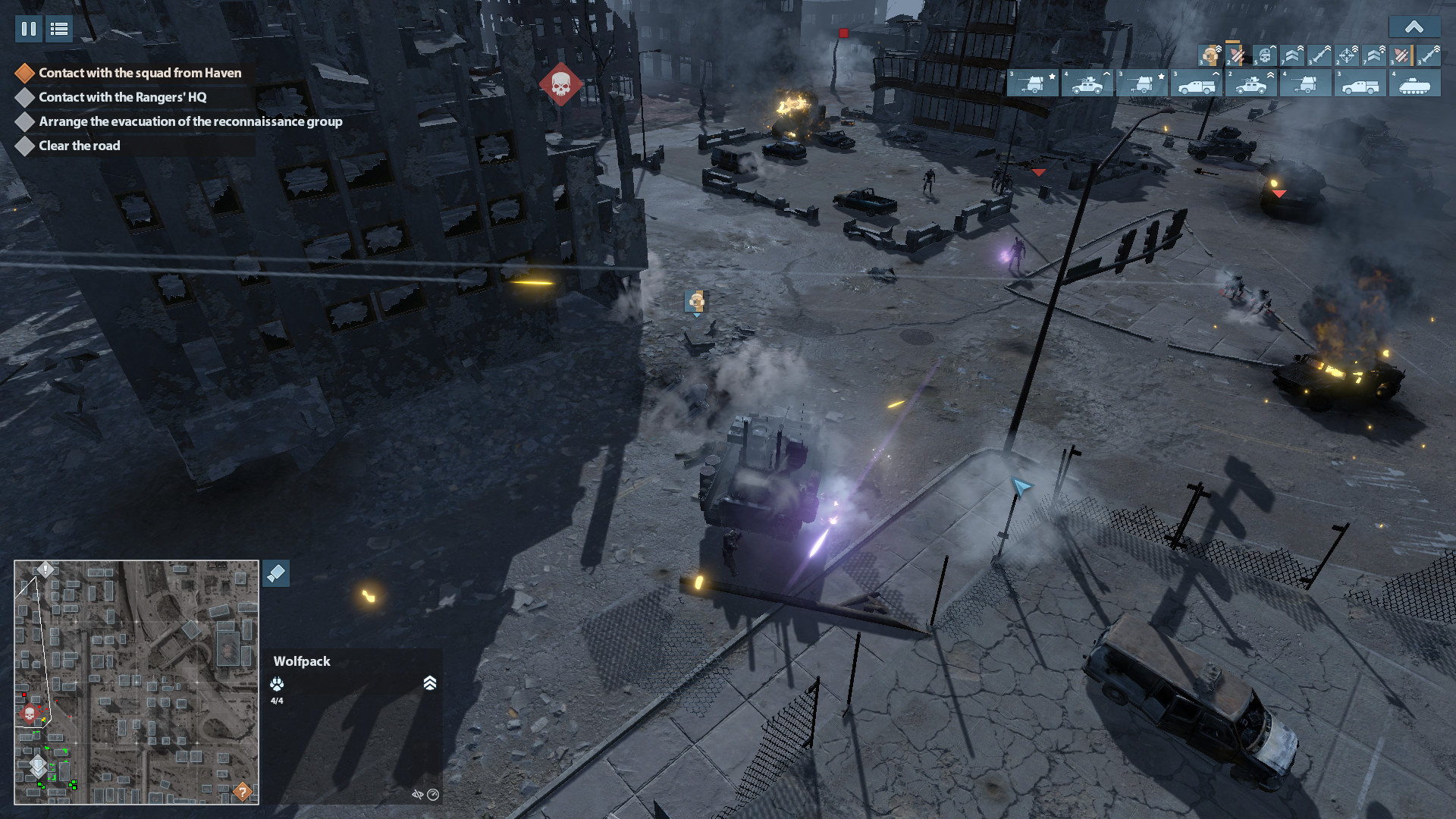Click the 'Clear the road' objective text

click(x=79, y=146)
